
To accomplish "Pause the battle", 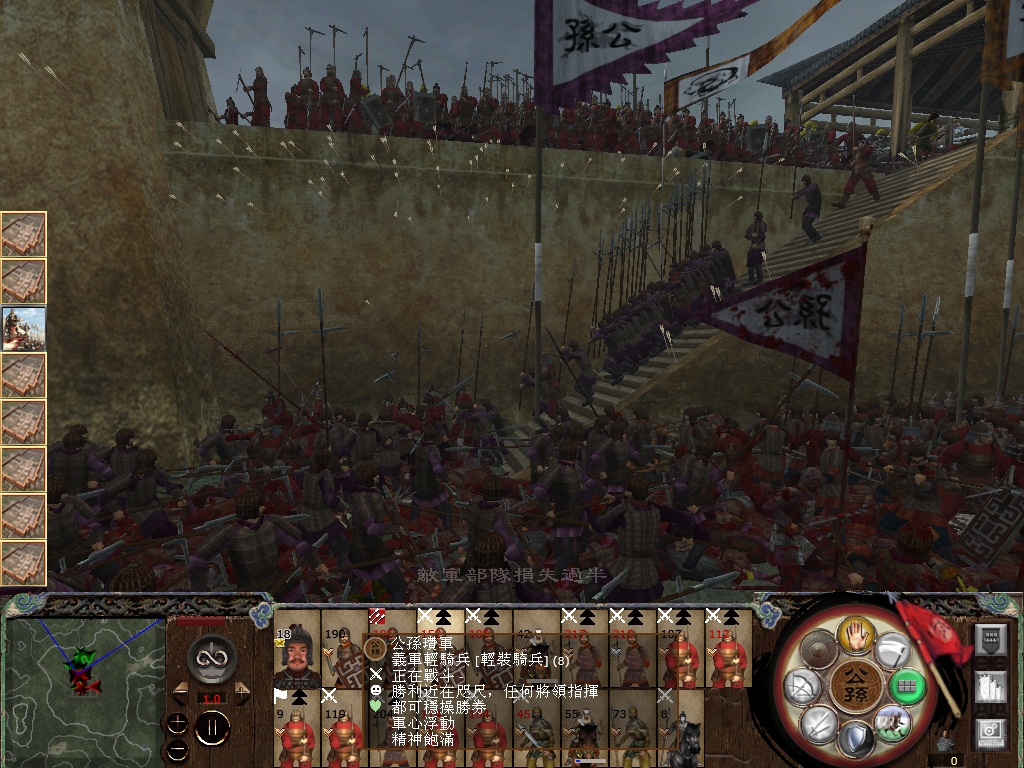I will click(211, 728).
